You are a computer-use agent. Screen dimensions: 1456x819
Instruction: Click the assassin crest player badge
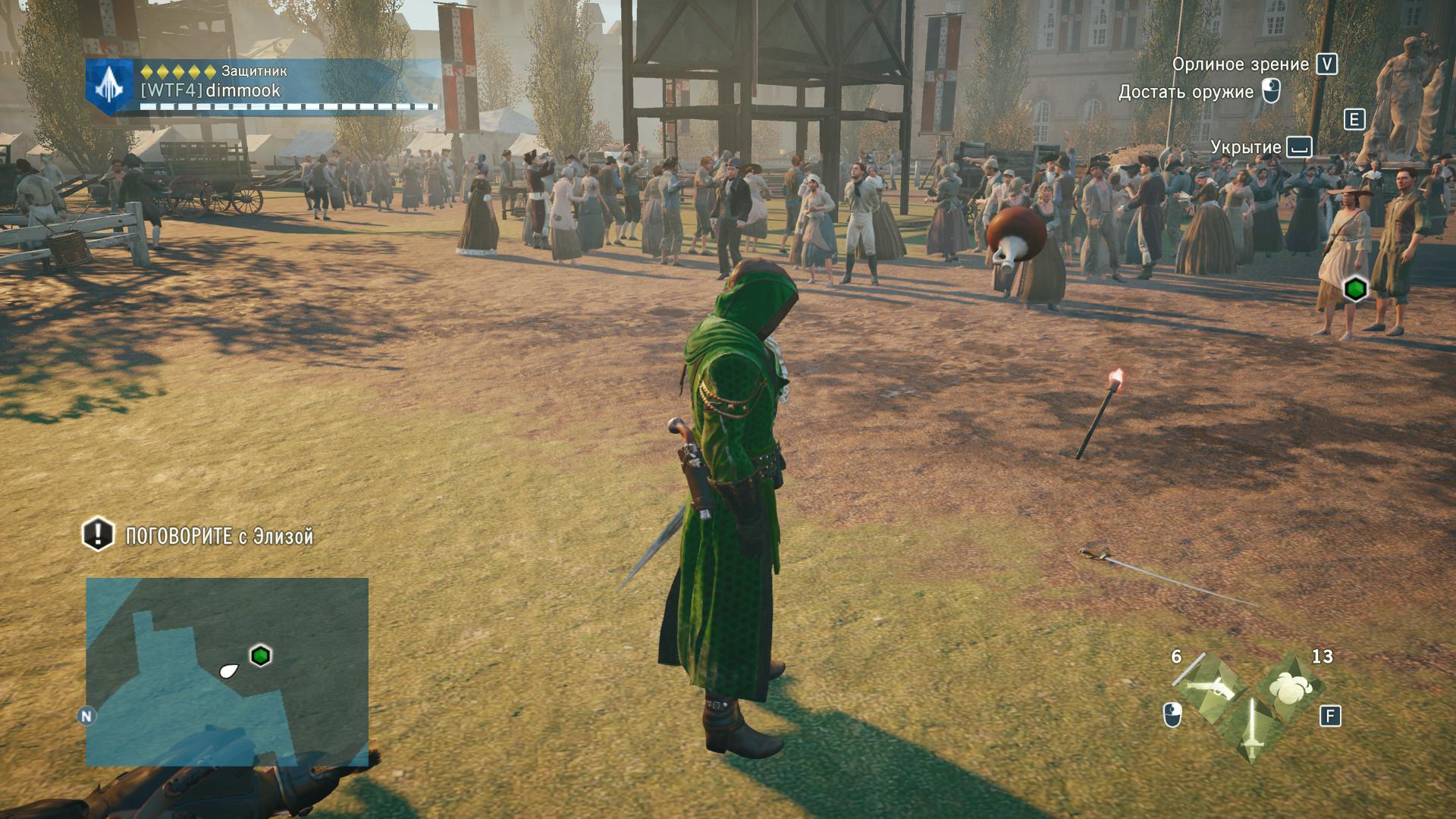(109, 86)
